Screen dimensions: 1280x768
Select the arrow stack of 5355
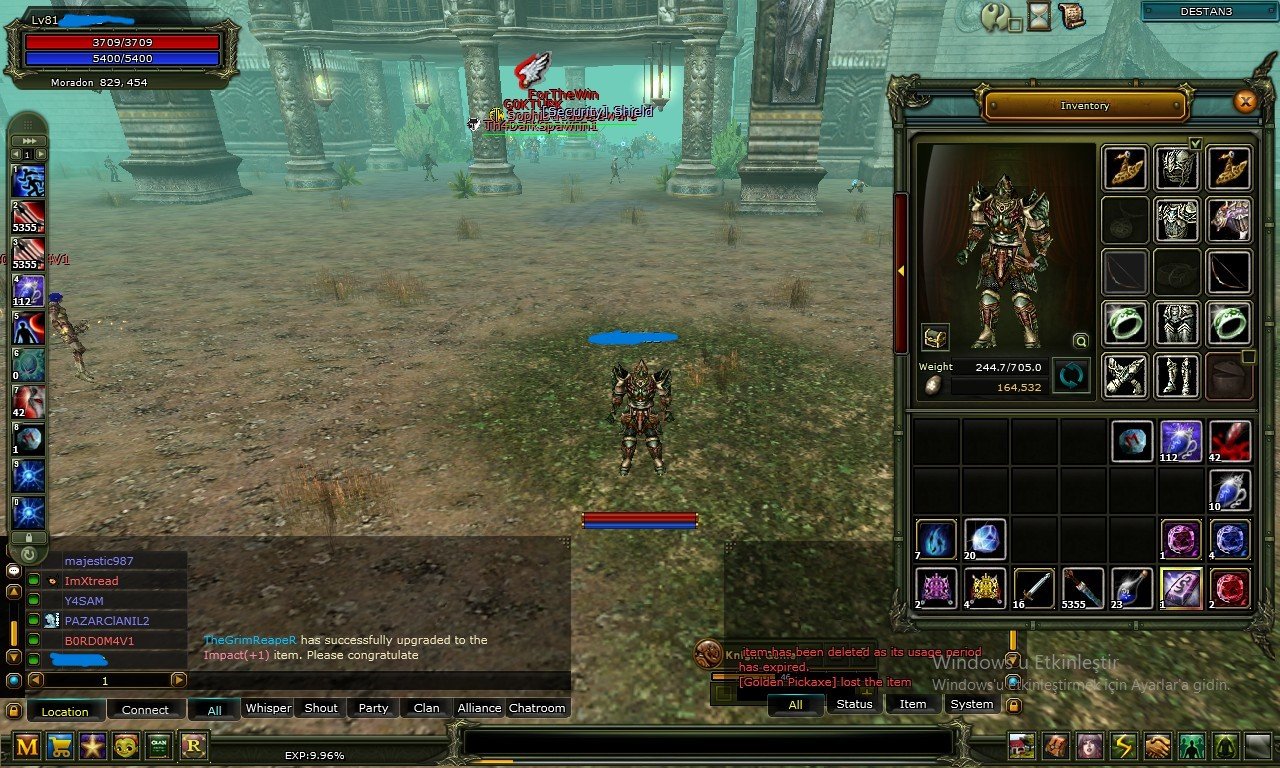[1083, 588]
